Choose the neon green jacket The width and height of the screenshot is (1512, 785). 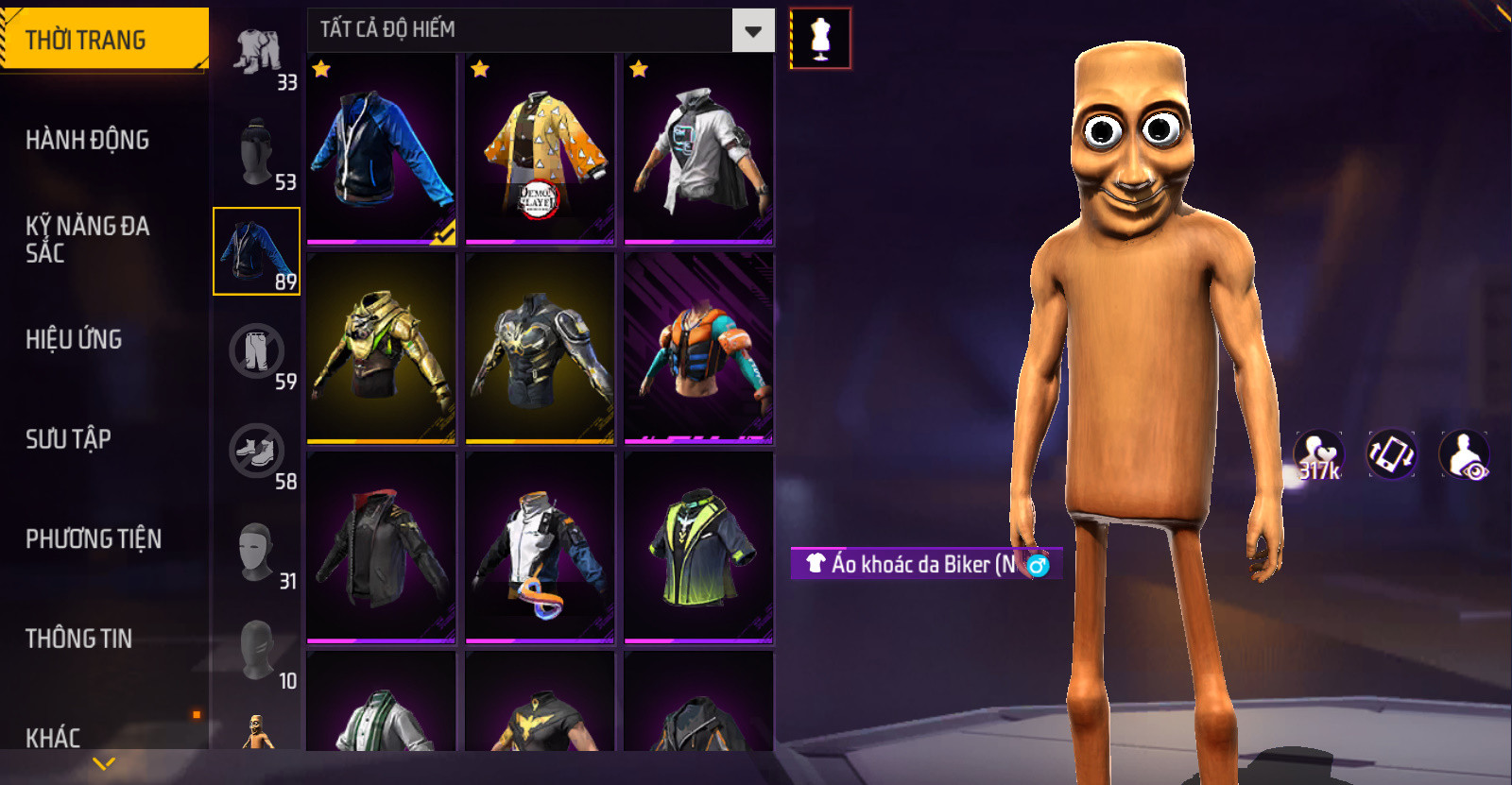698,547
